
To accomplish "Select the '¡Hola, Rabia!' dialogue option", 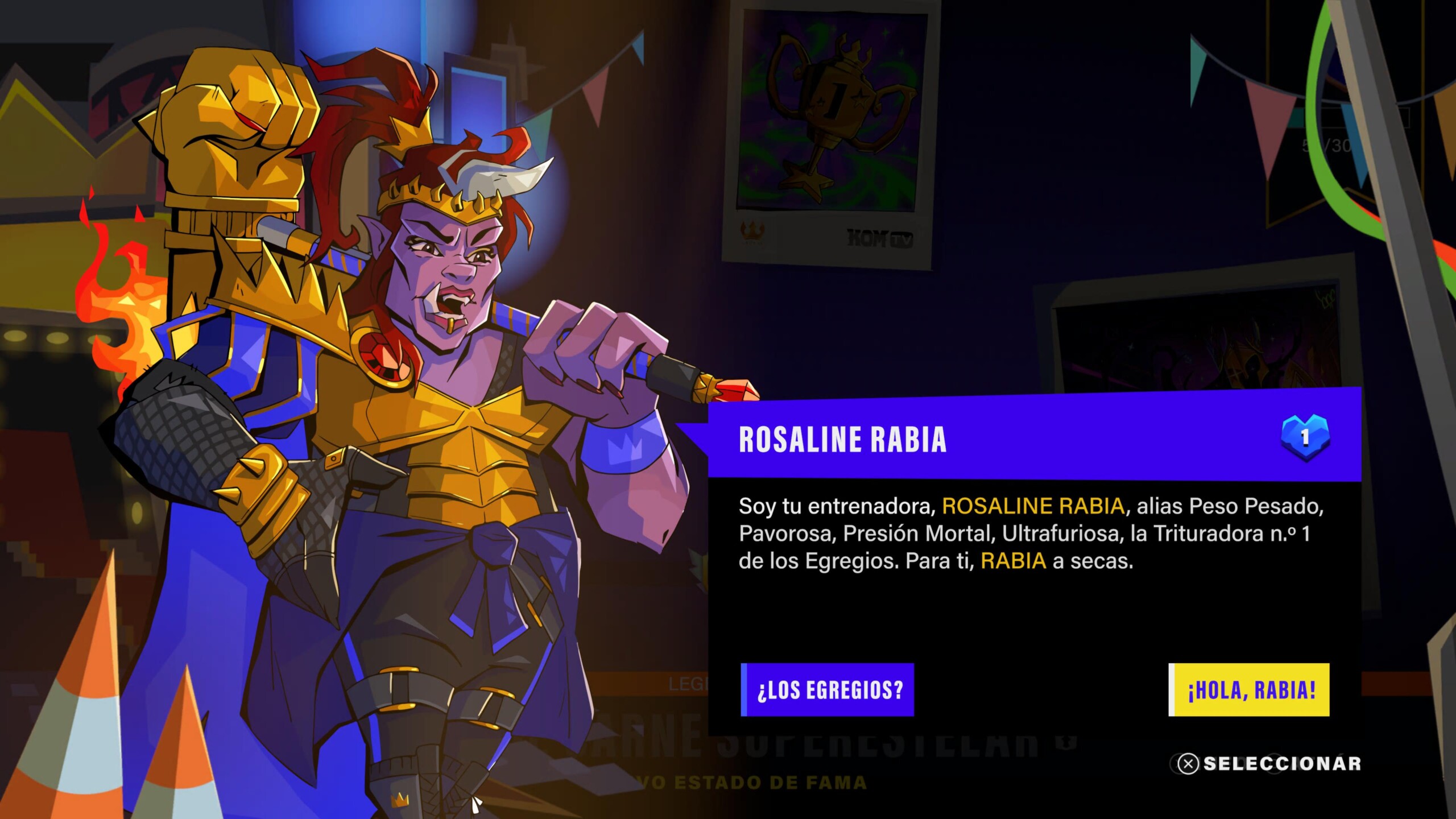I will pos(1249,689).
